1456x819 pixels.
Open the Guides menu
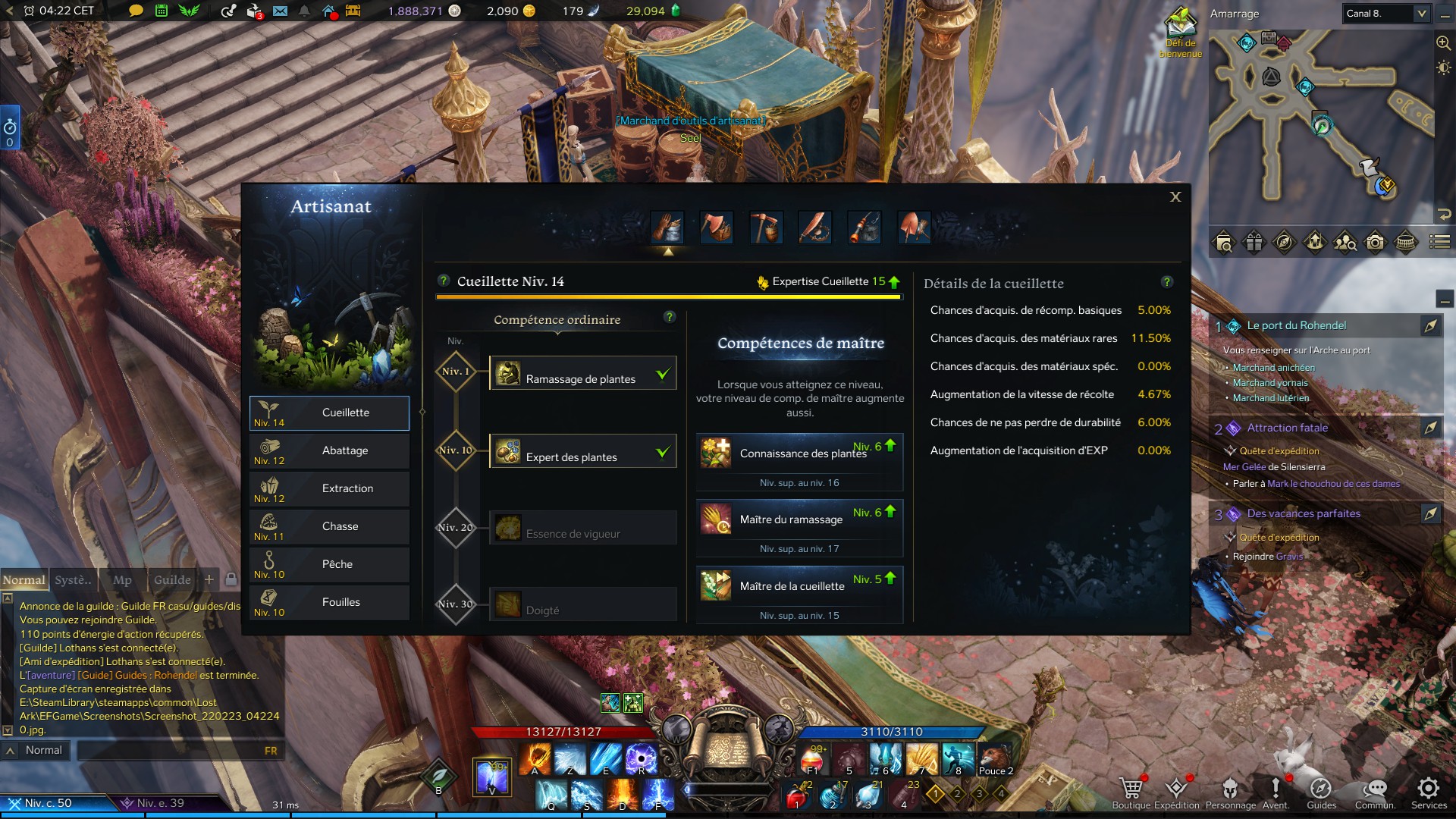pyautogui.click(x=1321, y=792)
